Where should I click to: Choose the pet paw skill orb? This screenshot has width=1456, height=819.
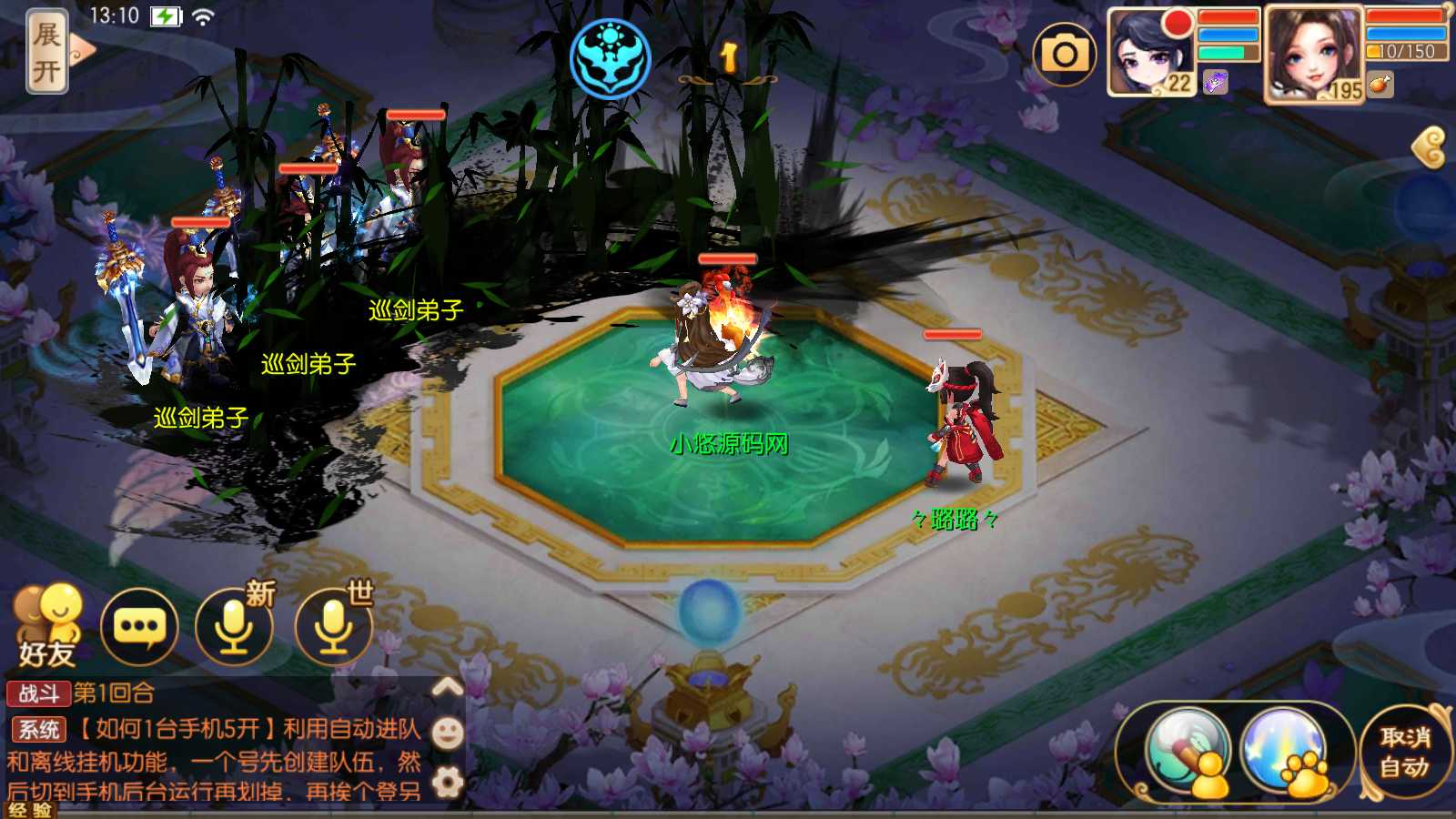1284,752
